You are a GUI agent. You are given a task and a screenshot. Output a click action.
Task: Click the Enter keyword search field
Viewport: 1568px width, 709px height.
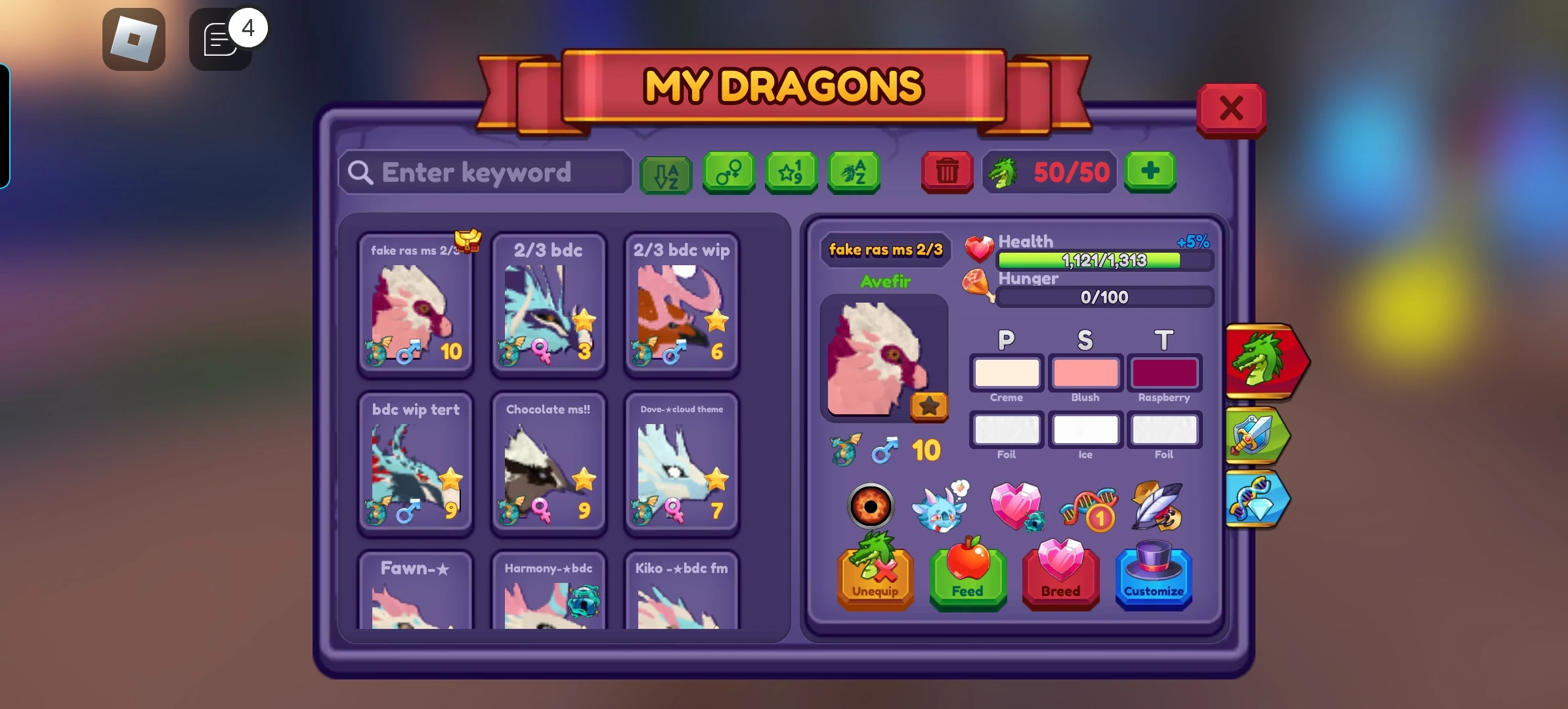[x=484, y=172]
